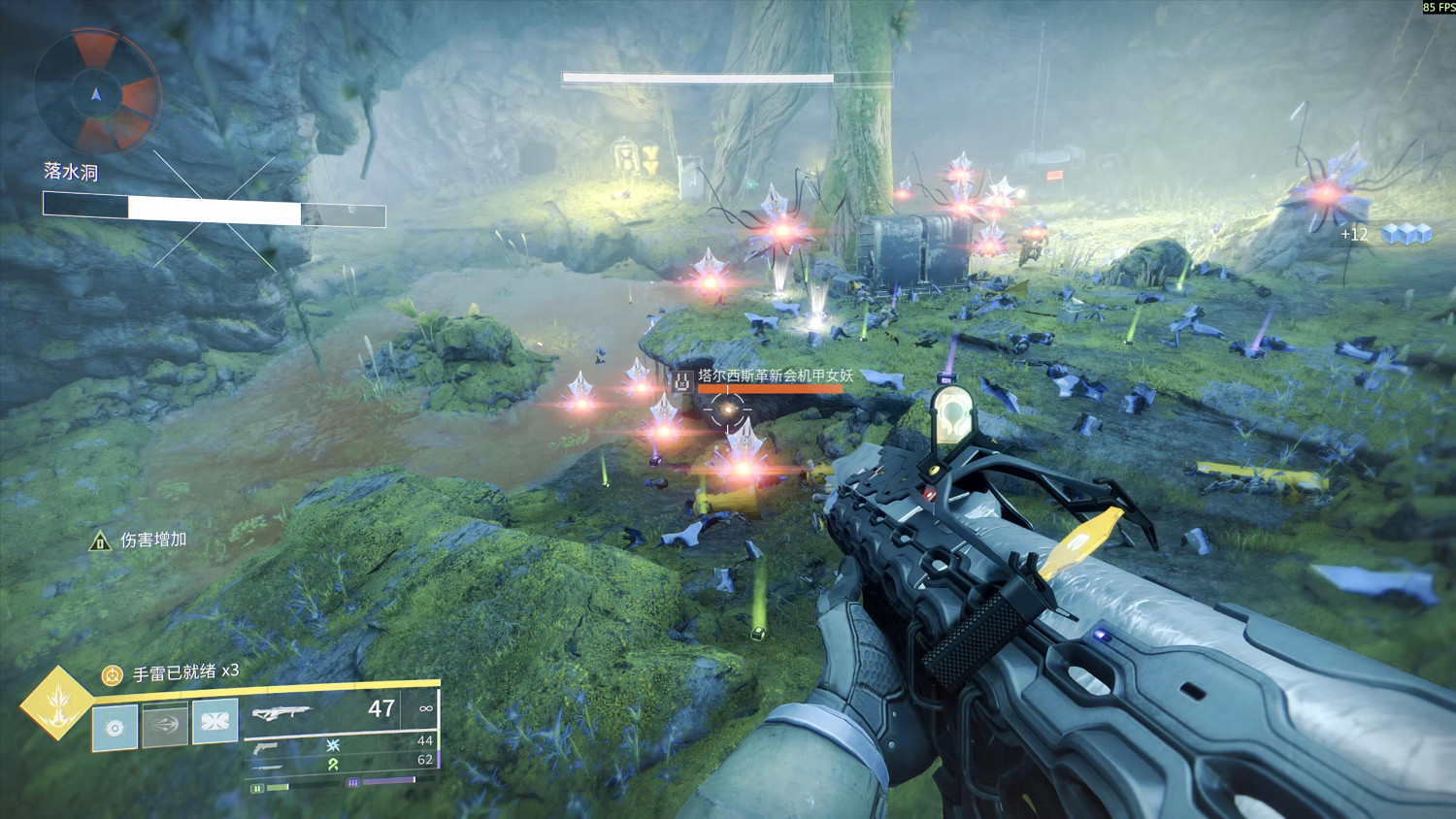Image resolution: width=1456 pixels, height=819 pixels.
Task: Switch to the hand cannon weapon slot
Action: pos(266,748)
